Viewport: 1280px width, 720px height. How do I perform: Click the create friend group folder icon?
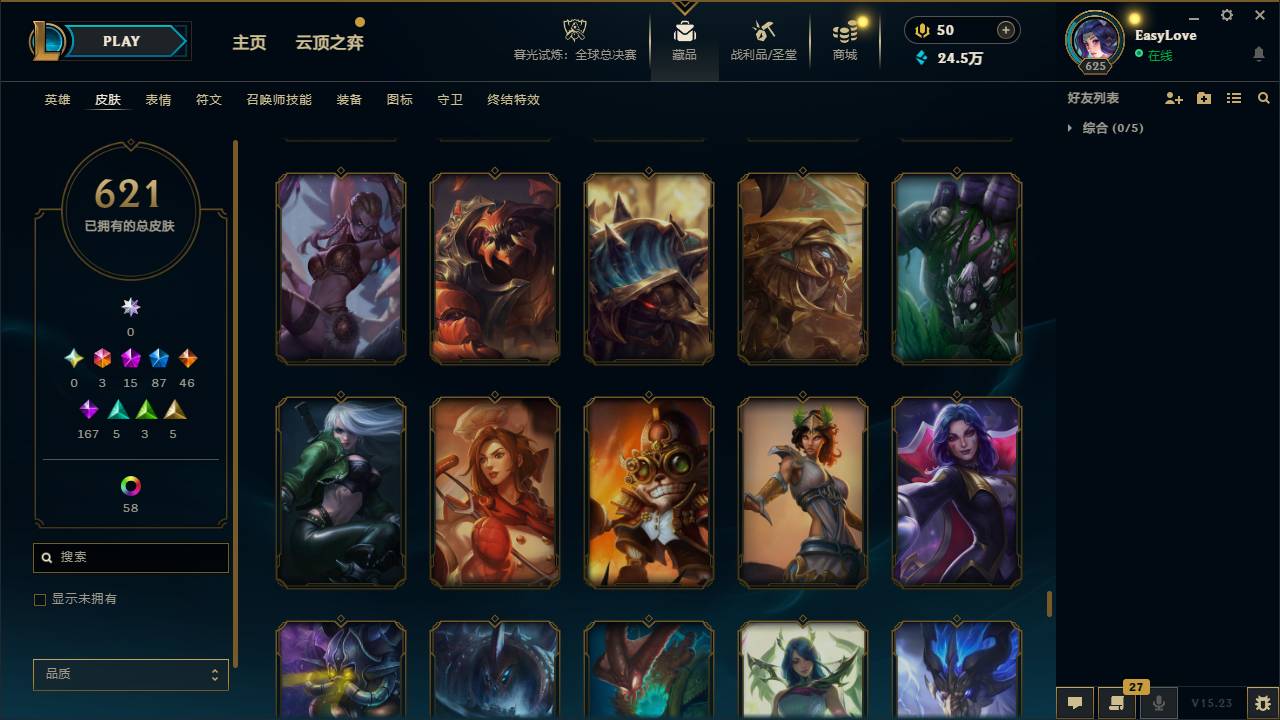pos(1204,98)
